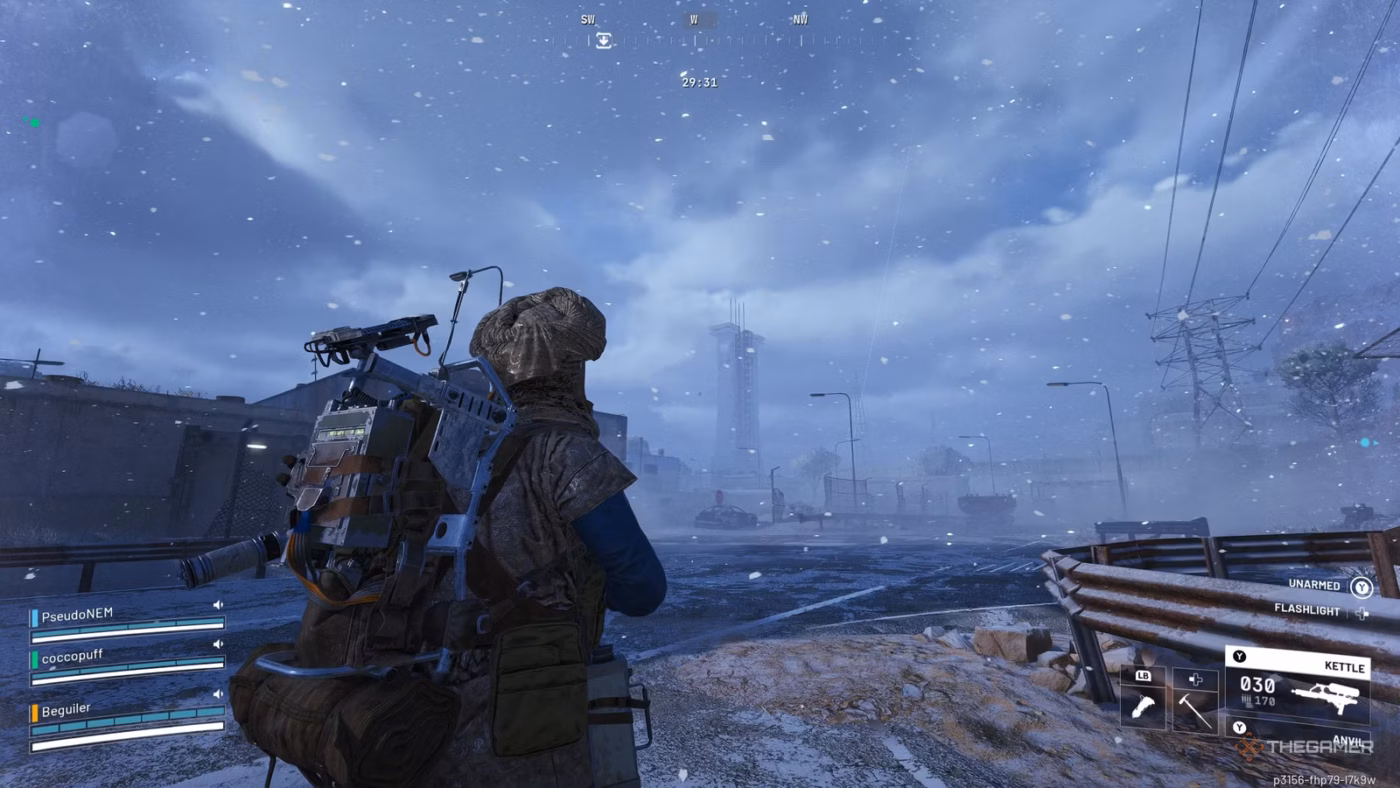Click the LB button prompt icon
1400x788 pixels.
1143,677
